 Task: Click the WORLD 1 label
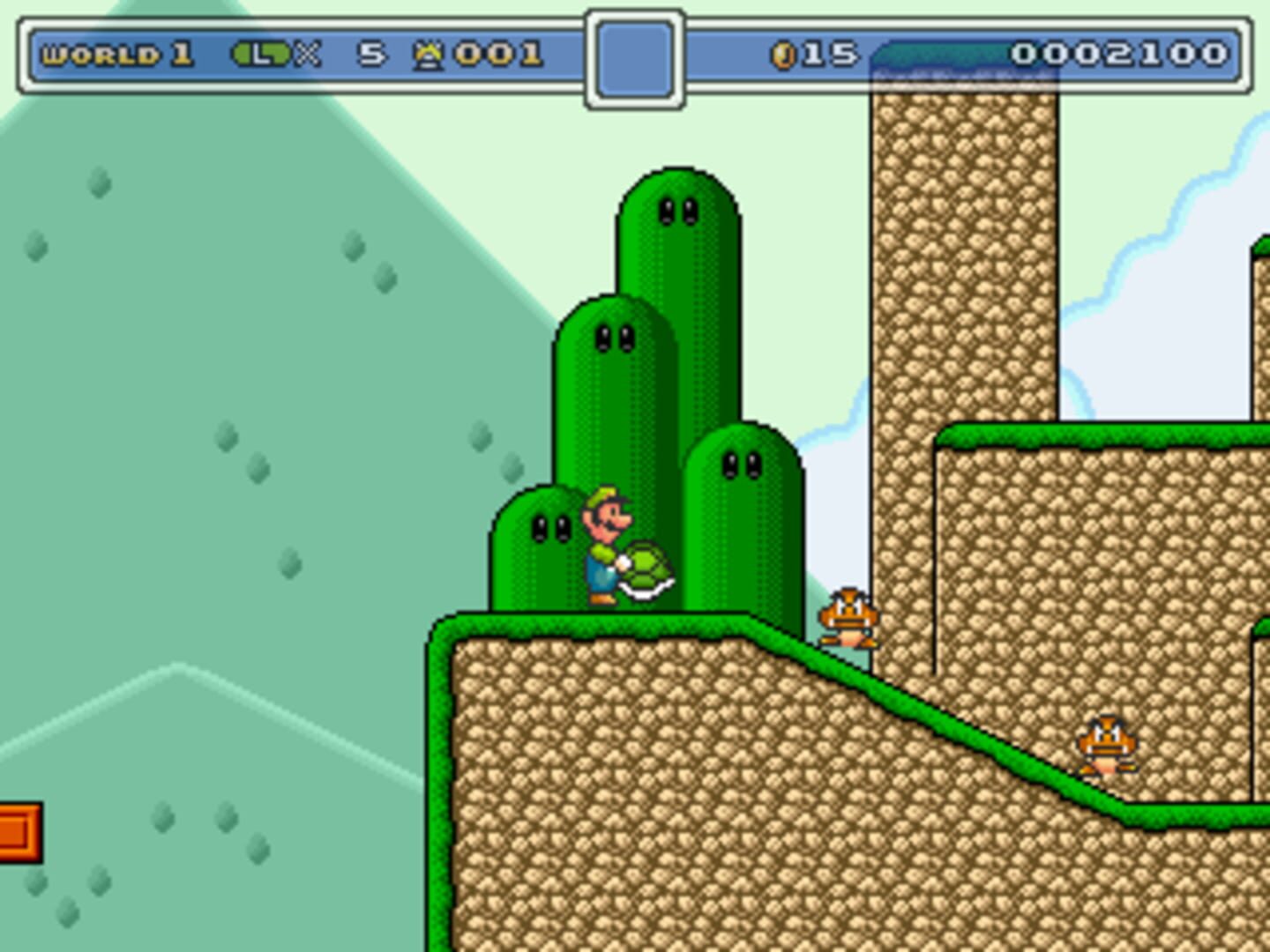pos(119,54)
